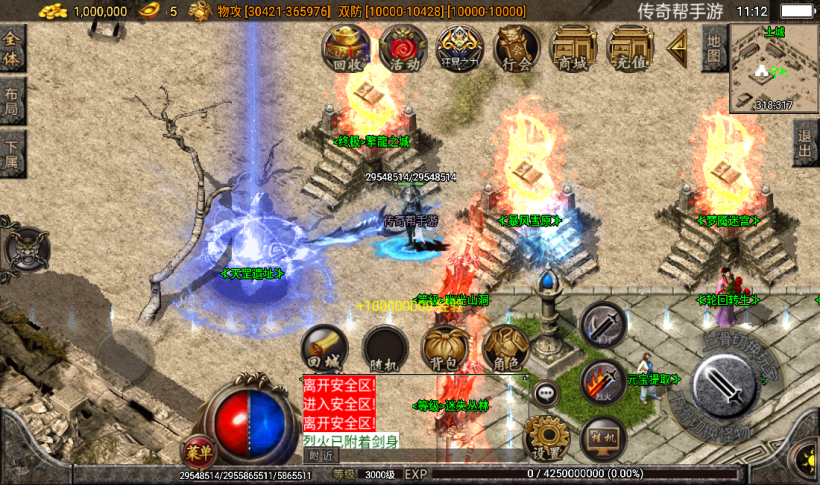Open the 活动 events icon
Screen dimensions: 820x485
coord(403,48)
